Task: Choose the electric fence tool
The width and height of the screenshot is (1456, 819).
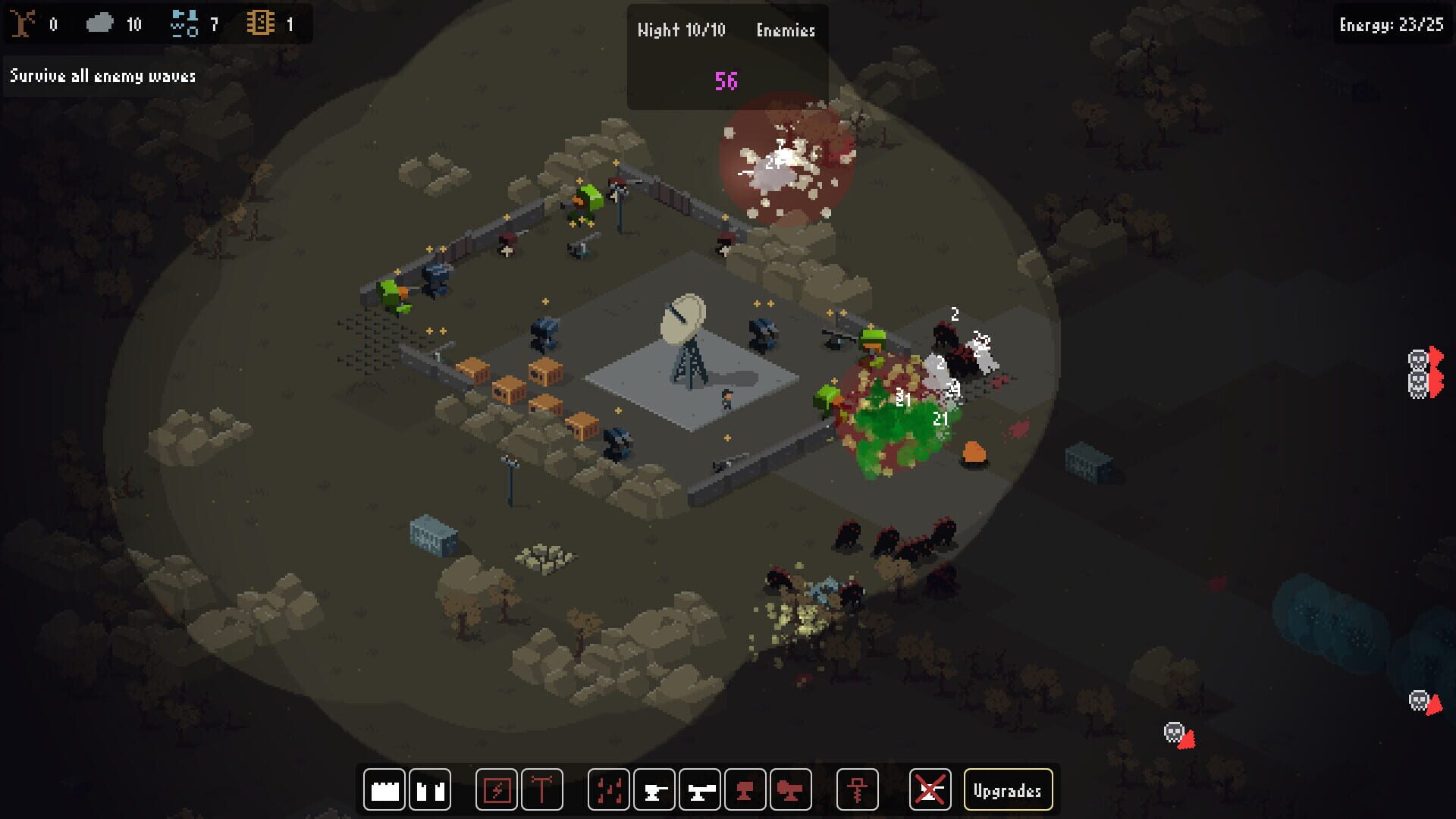Action: (497, 789)
